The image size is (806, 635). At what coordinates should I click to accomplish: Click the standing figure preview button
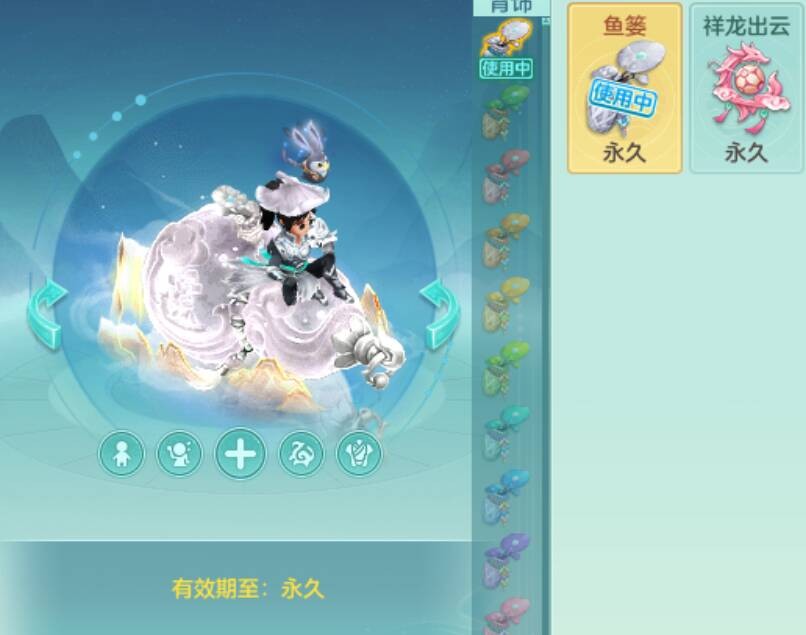point(121,455)
